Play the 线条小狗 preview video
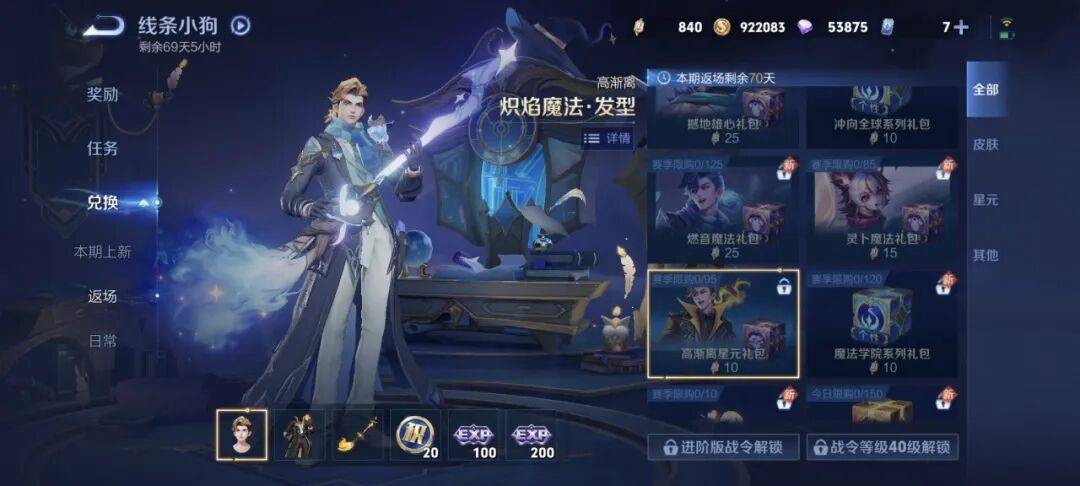 [240, 26]
